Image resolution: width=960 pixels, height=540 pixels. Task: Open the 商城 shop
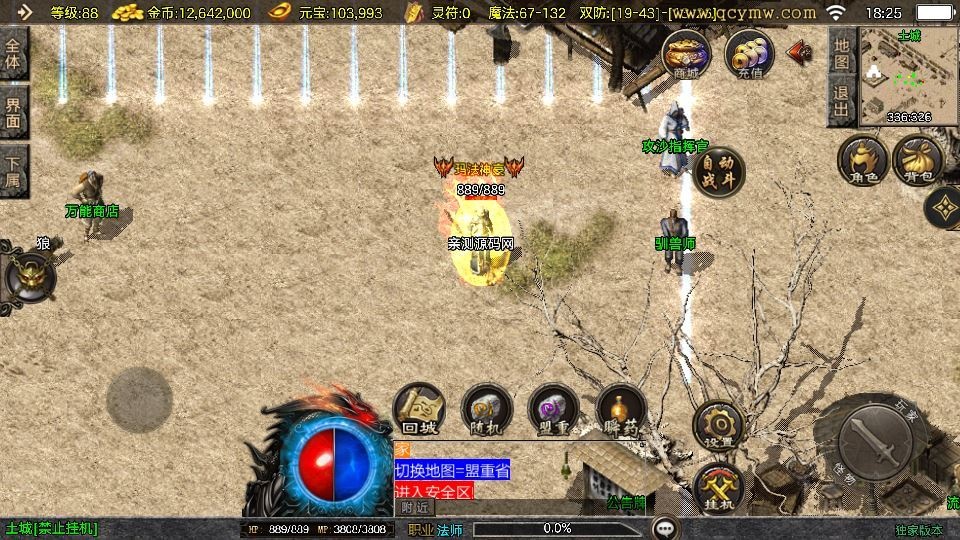coord(686,54)
